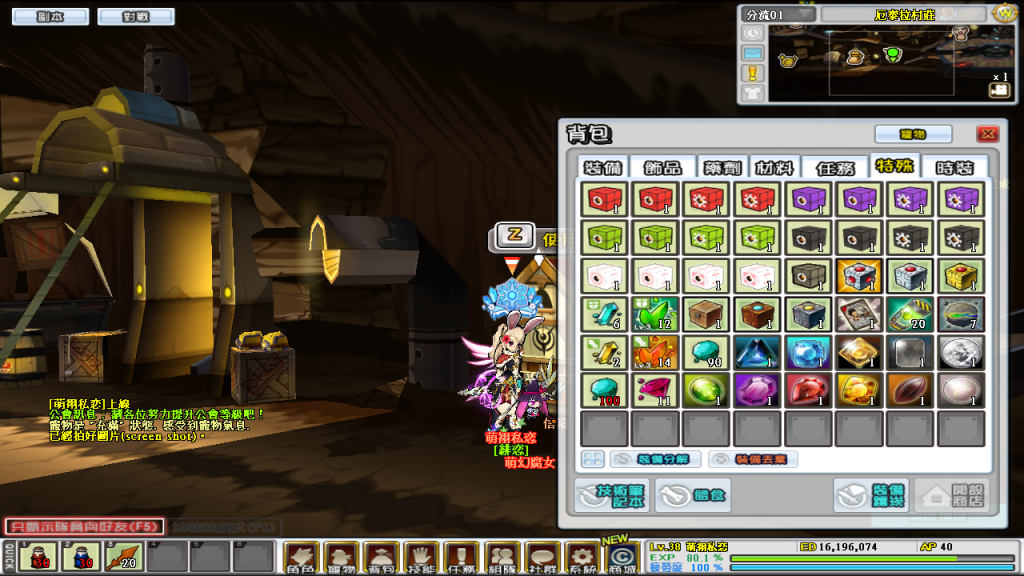Switch to the 裝備 equipment tab
The width and height of the screenshot is (1024, 576).
pos(606,167)
